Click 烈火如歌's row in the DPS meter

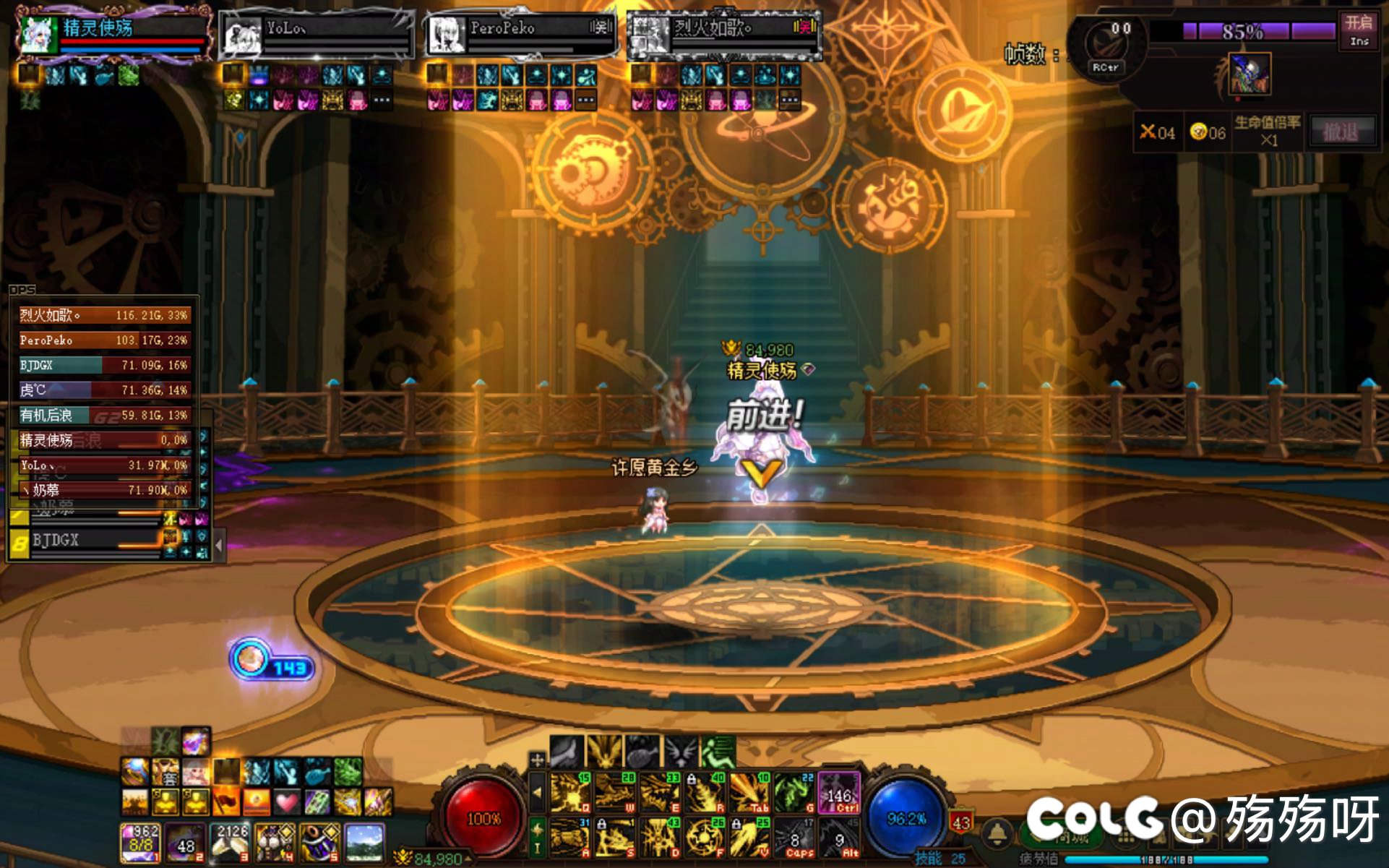pyautogui.click(x=105, y=315)
